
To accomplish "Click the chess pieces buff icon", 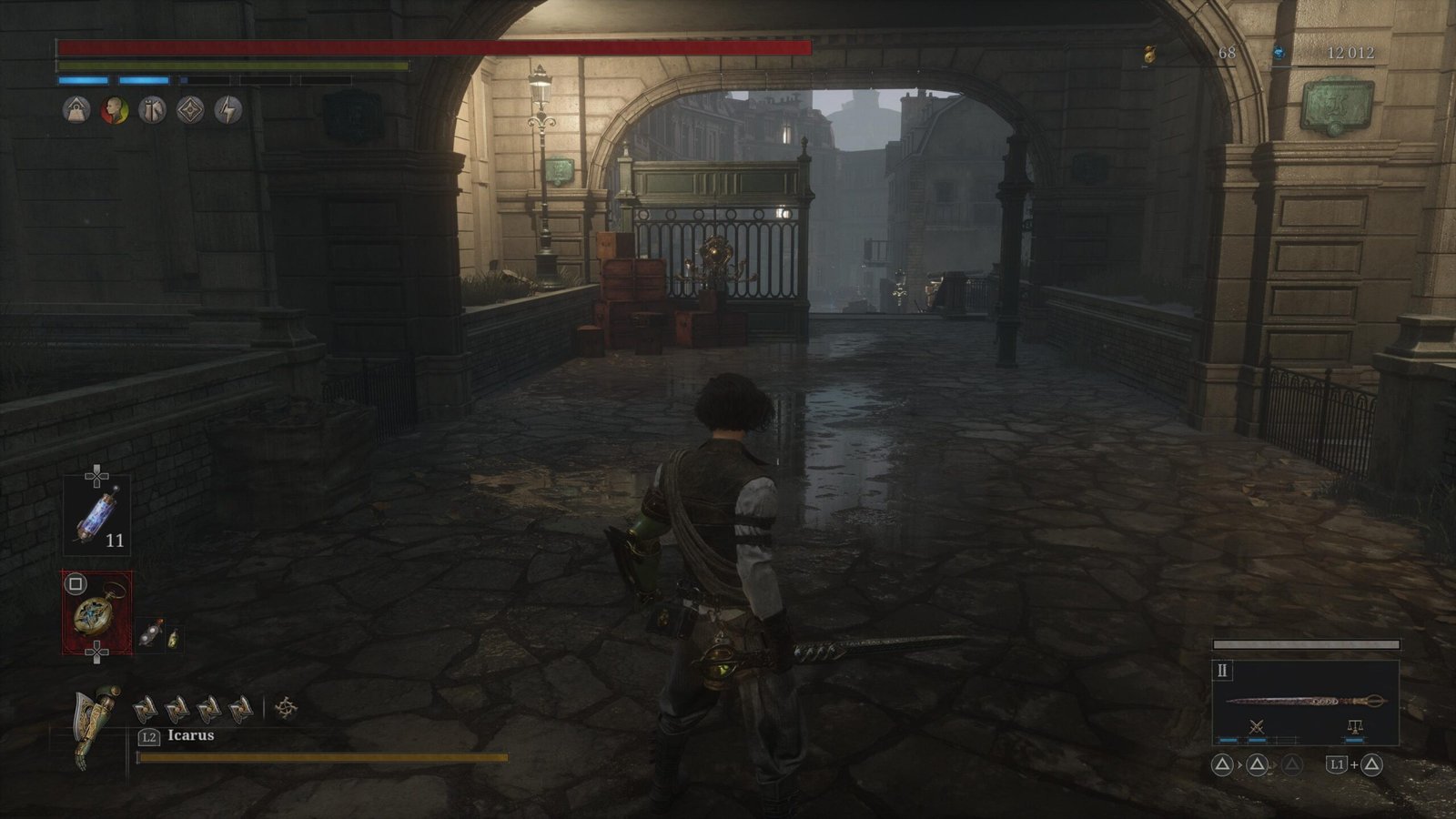I will [152, 110].
